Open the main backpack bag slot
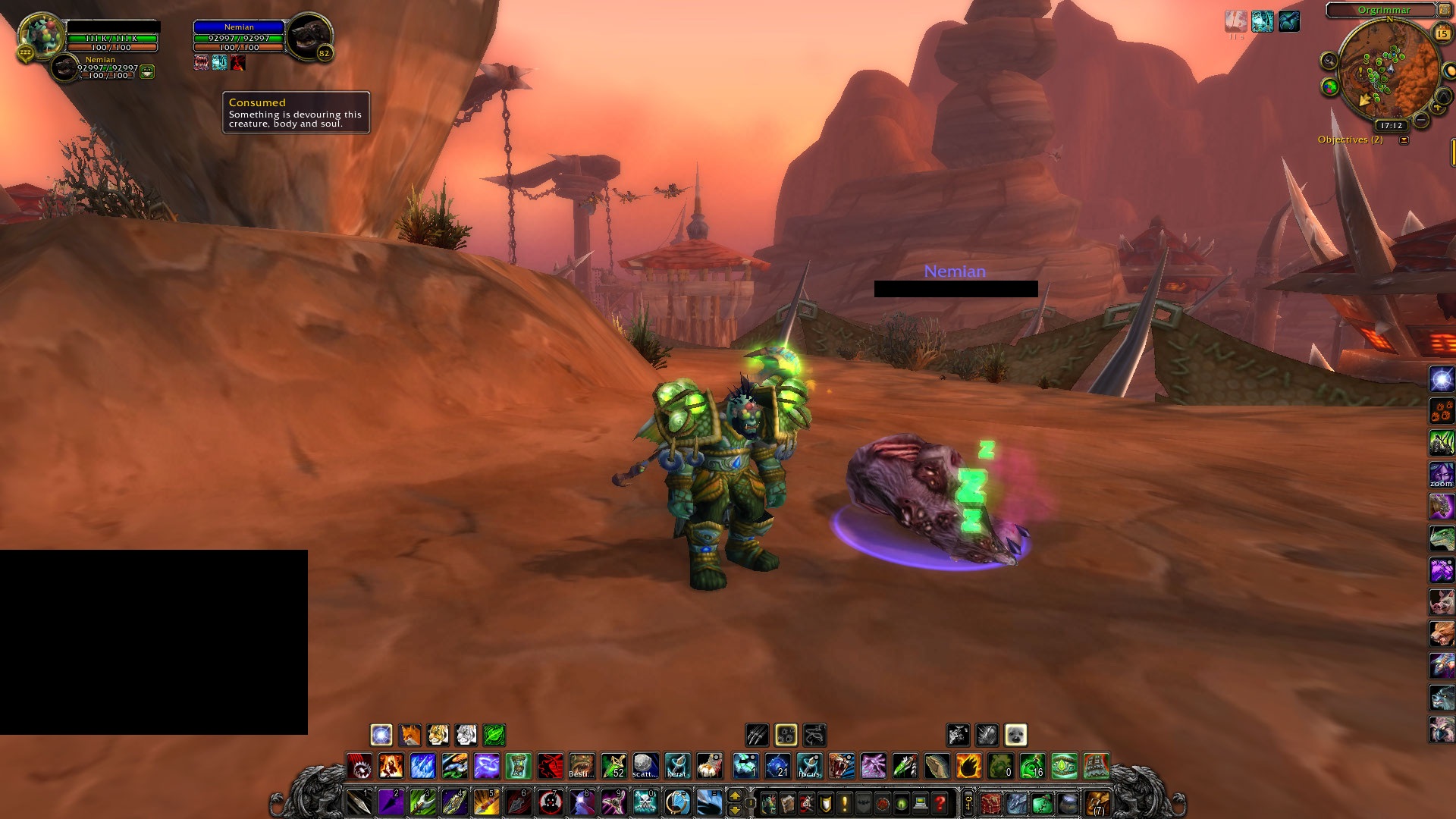The height and width of the screenshot is (819, 1456). [1096, 802]
